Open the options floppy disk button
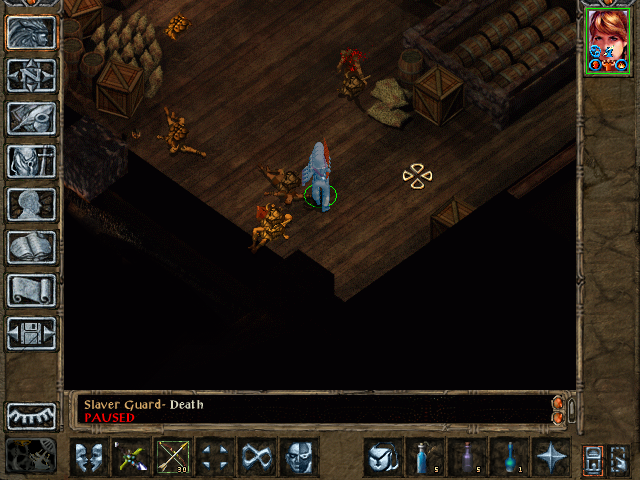 (32, 333)
